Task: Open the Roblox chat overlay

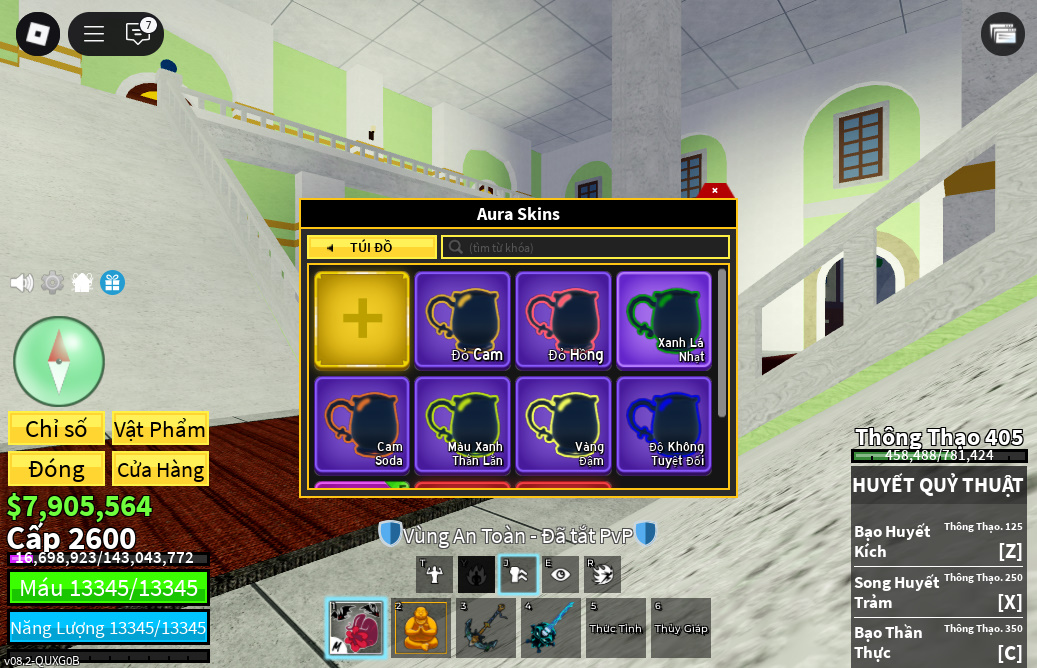Action: tap(138, 34)
